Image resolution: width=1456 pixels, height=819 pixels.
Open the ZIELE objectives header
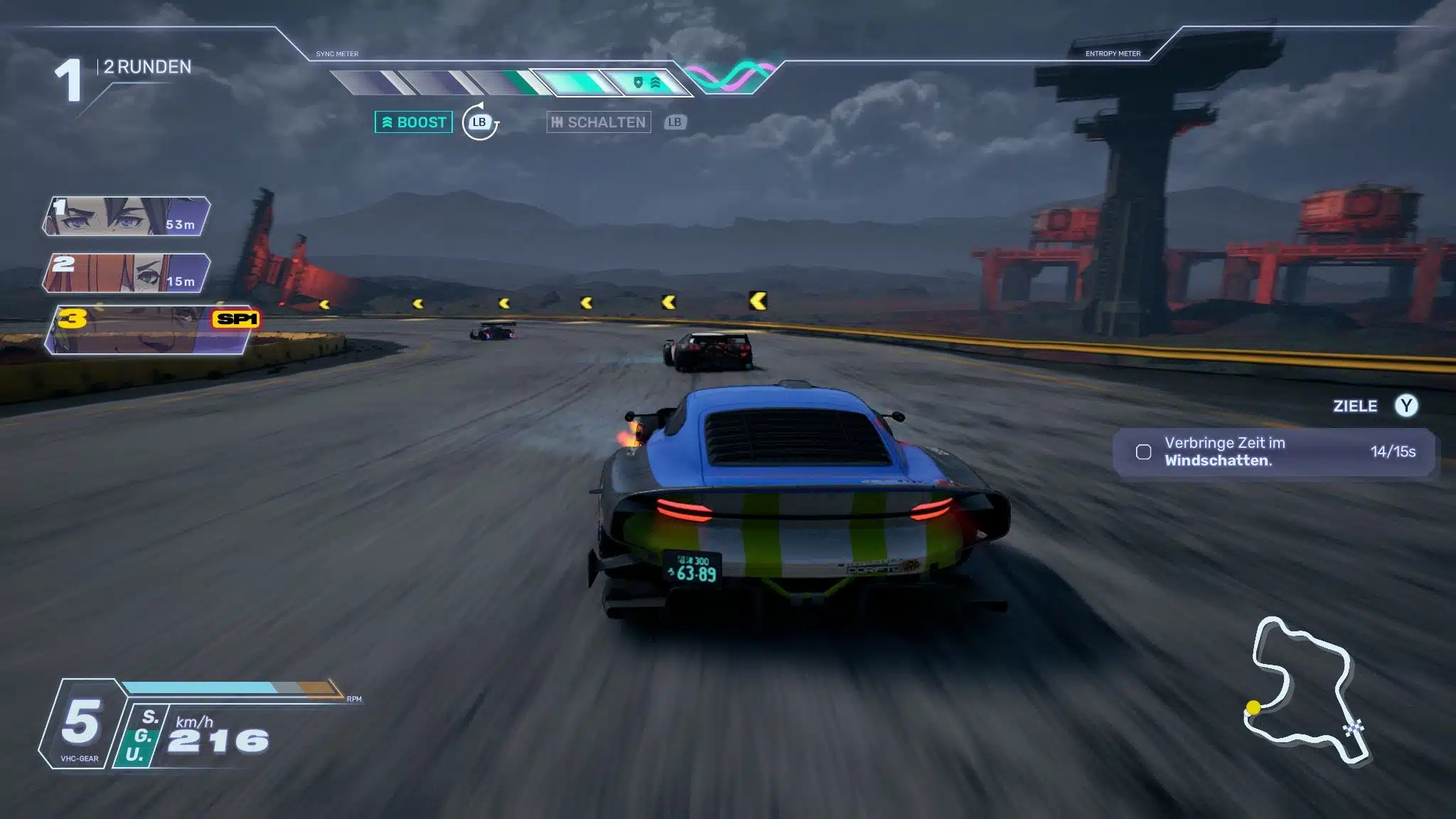(x=1355, y=406)
